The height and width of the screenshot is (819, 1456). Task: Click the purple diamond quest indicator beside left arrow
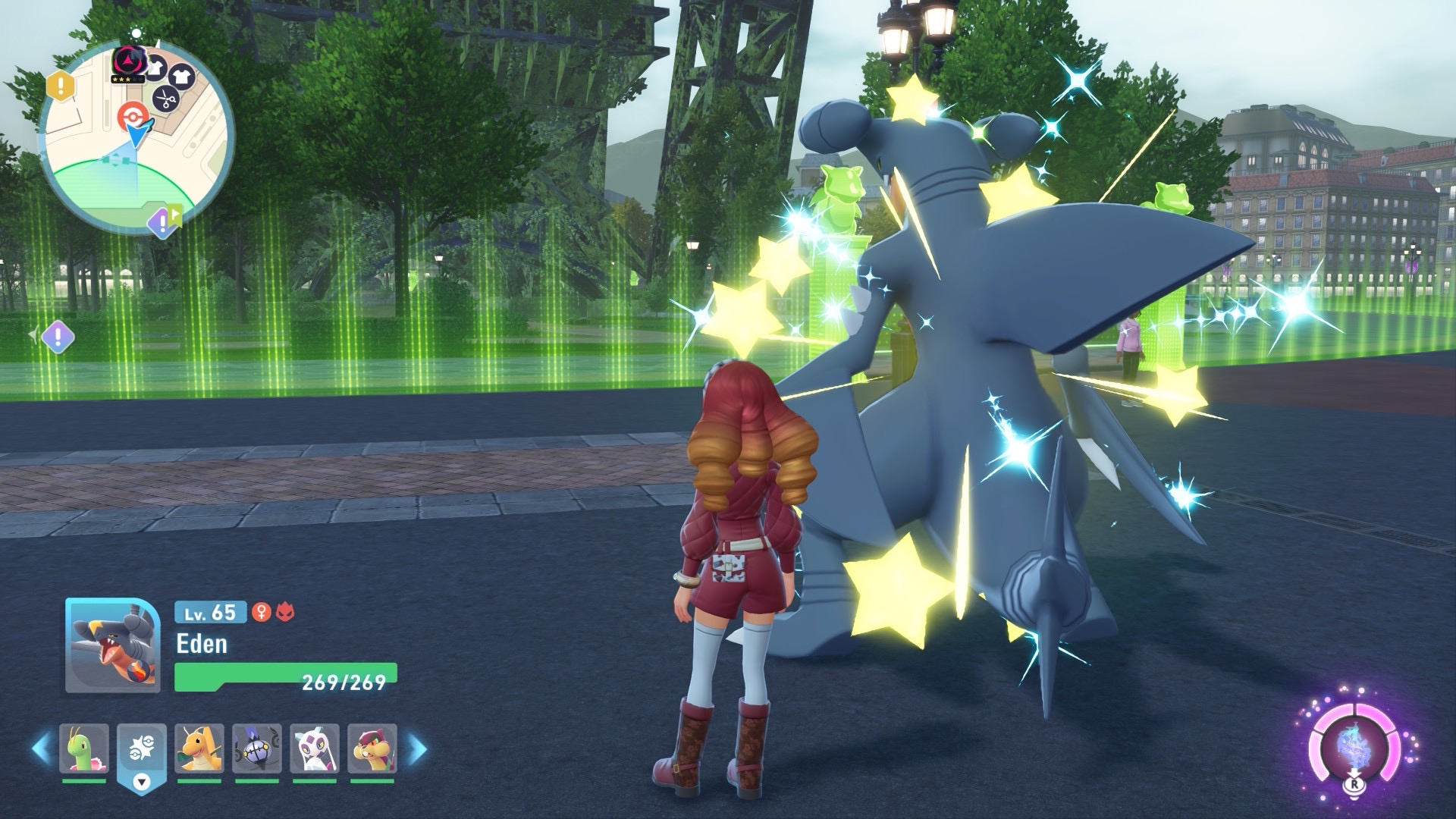tap(58, 335)
